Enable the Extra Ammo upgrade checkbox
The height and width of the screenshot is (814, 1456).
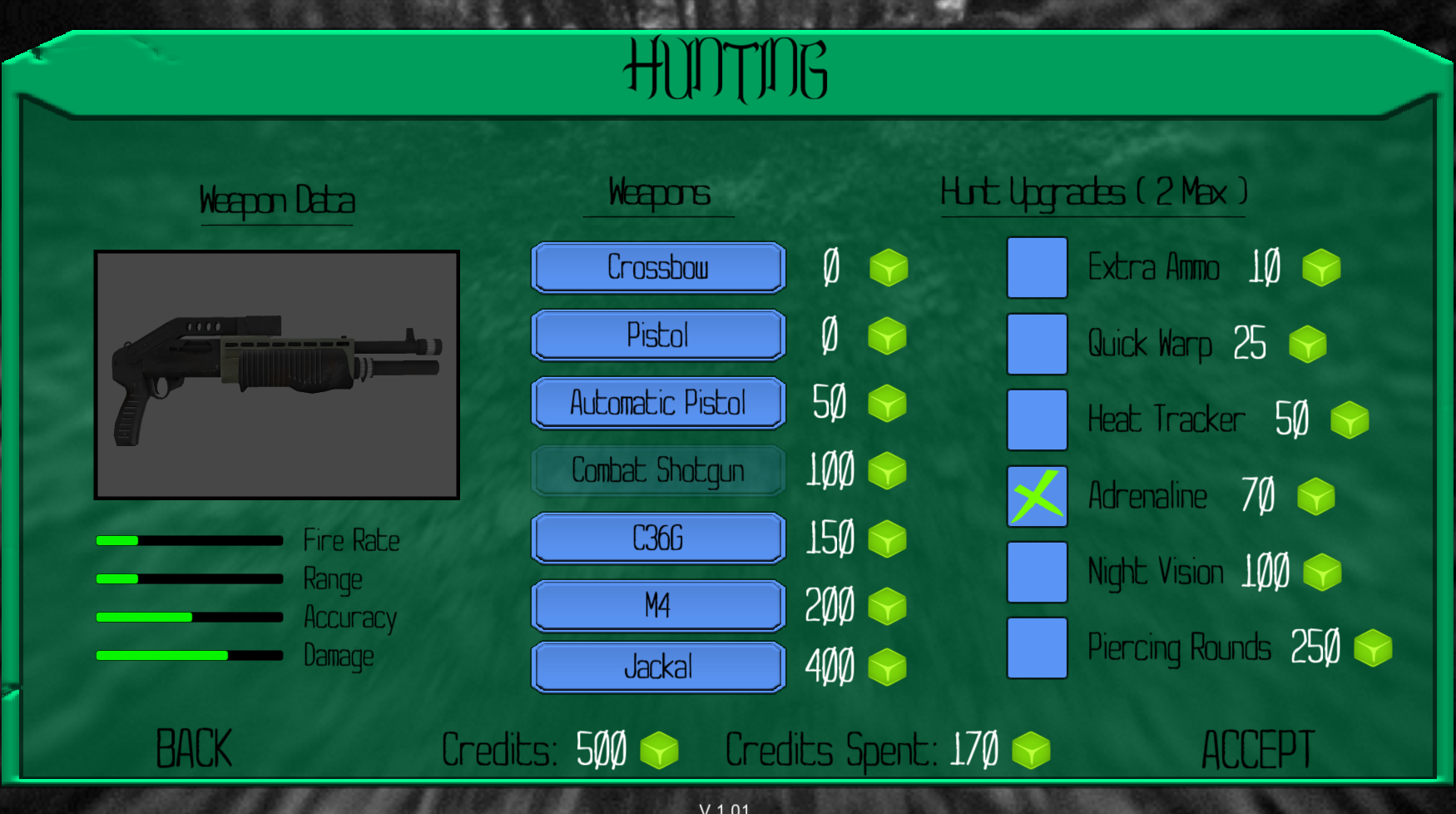coord(1037,268)
